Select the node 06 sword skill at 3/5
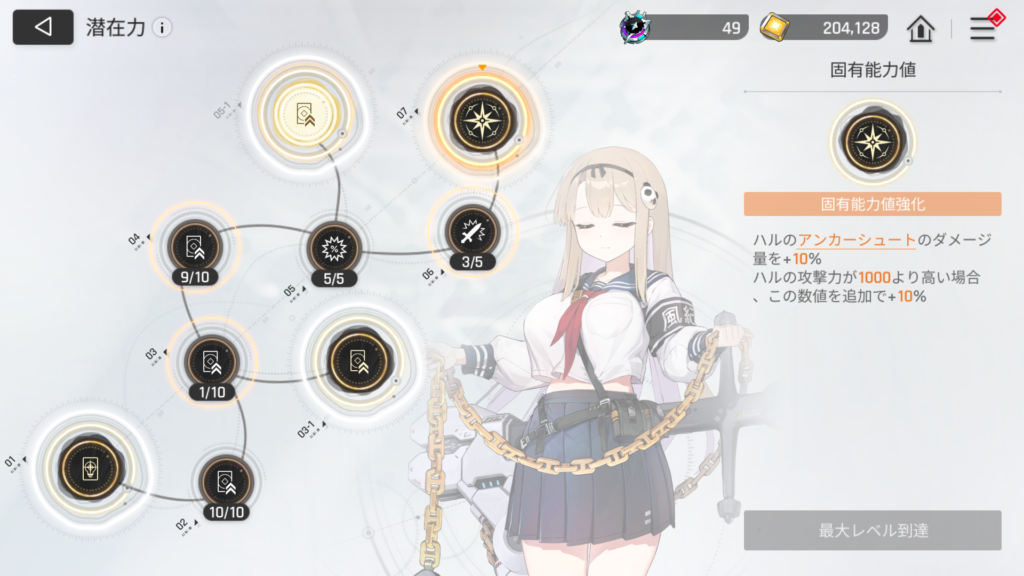 pos(470,233)
